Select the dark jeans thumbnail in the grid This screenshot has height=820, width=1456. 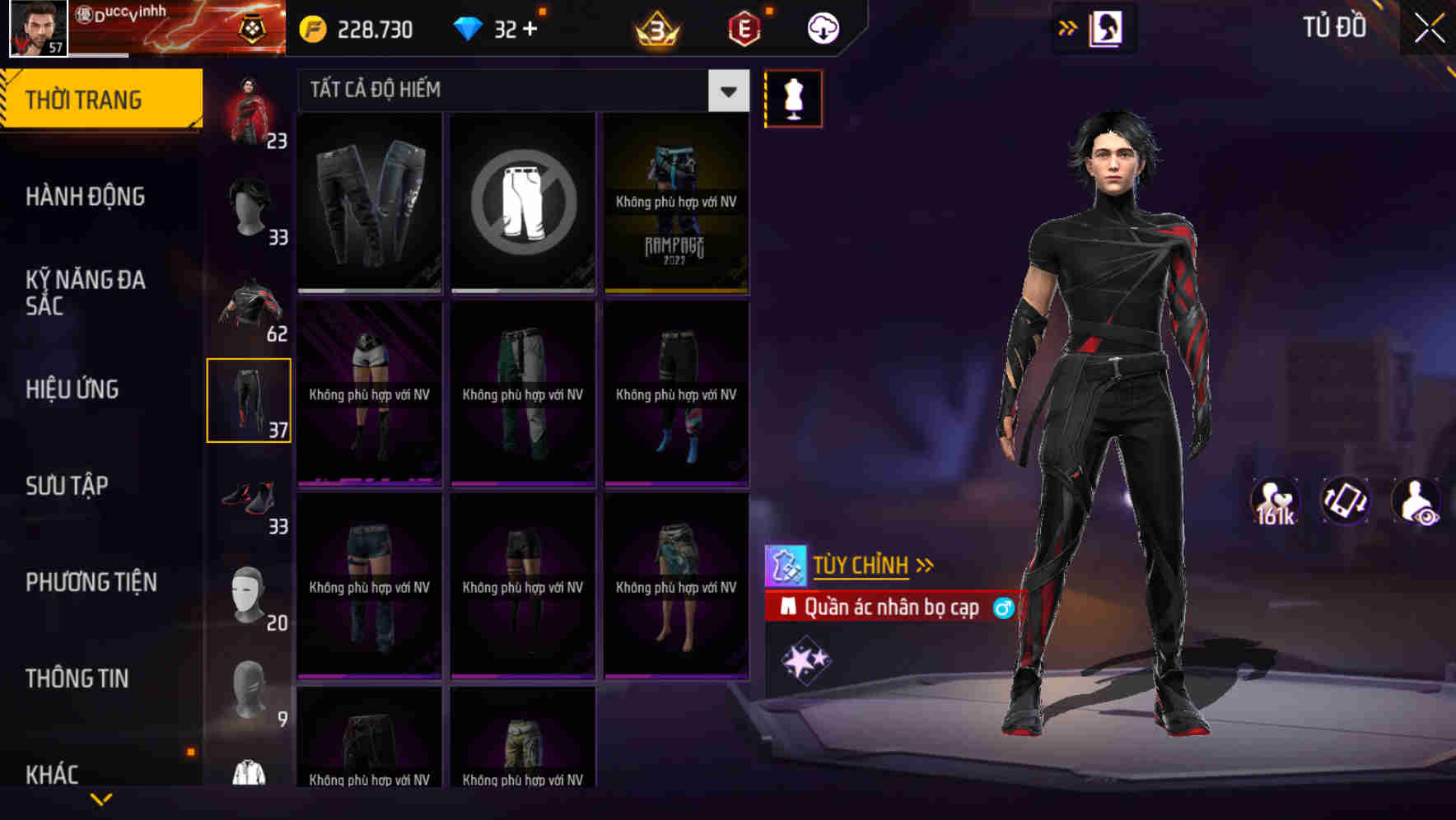[369, 203]
